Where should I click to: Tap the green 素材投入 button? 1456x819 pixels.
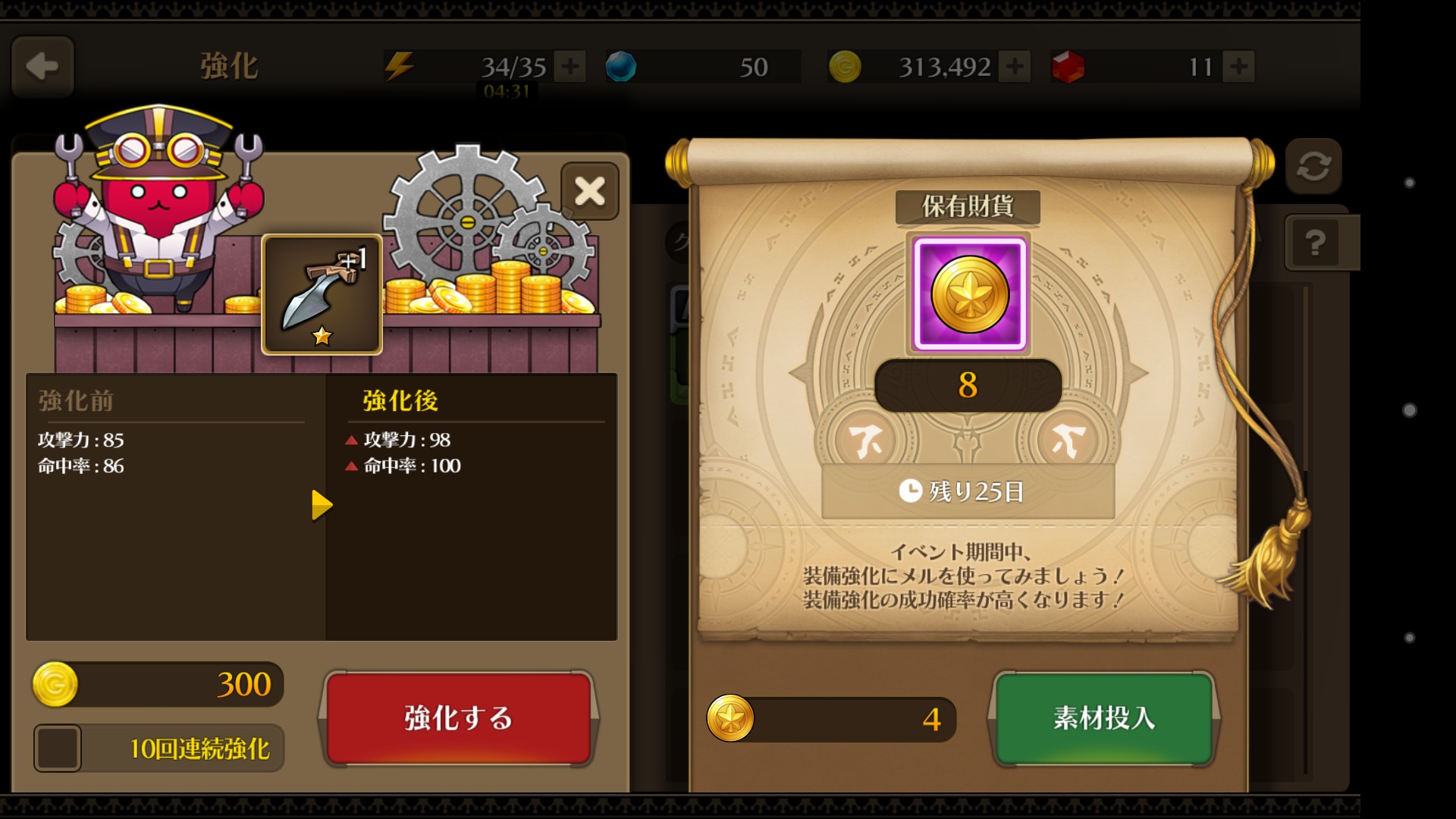(1103, 717)
